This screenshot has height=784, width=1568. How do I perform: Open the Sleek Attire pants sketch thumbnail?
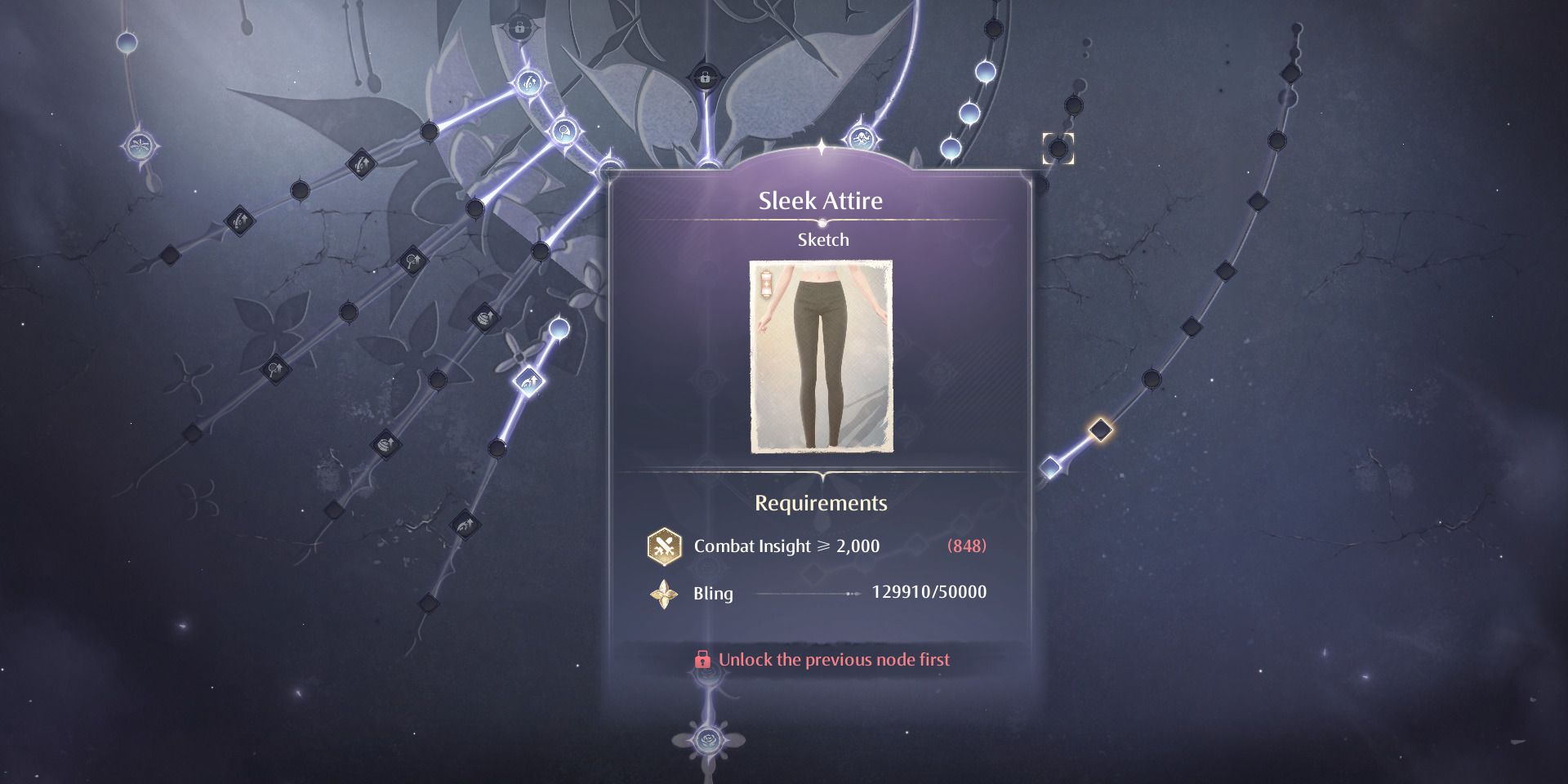(x=821, y=357)
